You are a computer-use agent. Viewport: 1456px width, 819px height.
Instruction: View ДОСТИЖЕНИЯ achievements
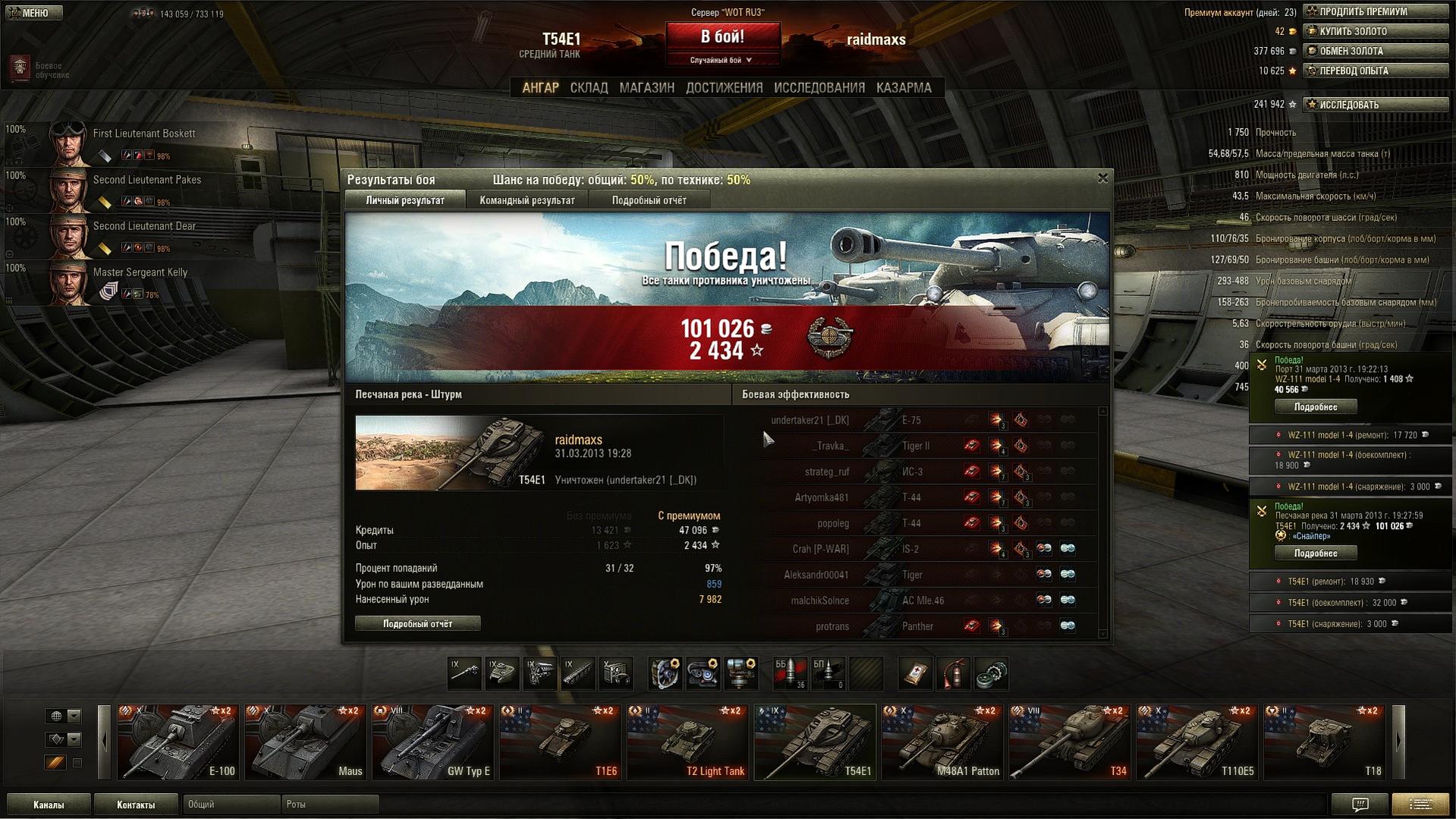[x=724, y=88]
